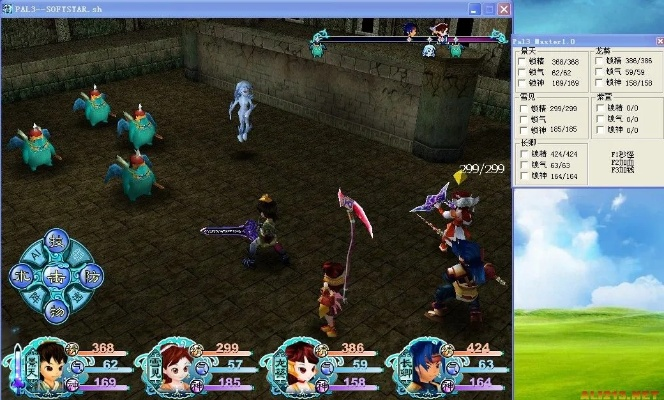Activate the AI auto-battle segment

pos(33,254)
